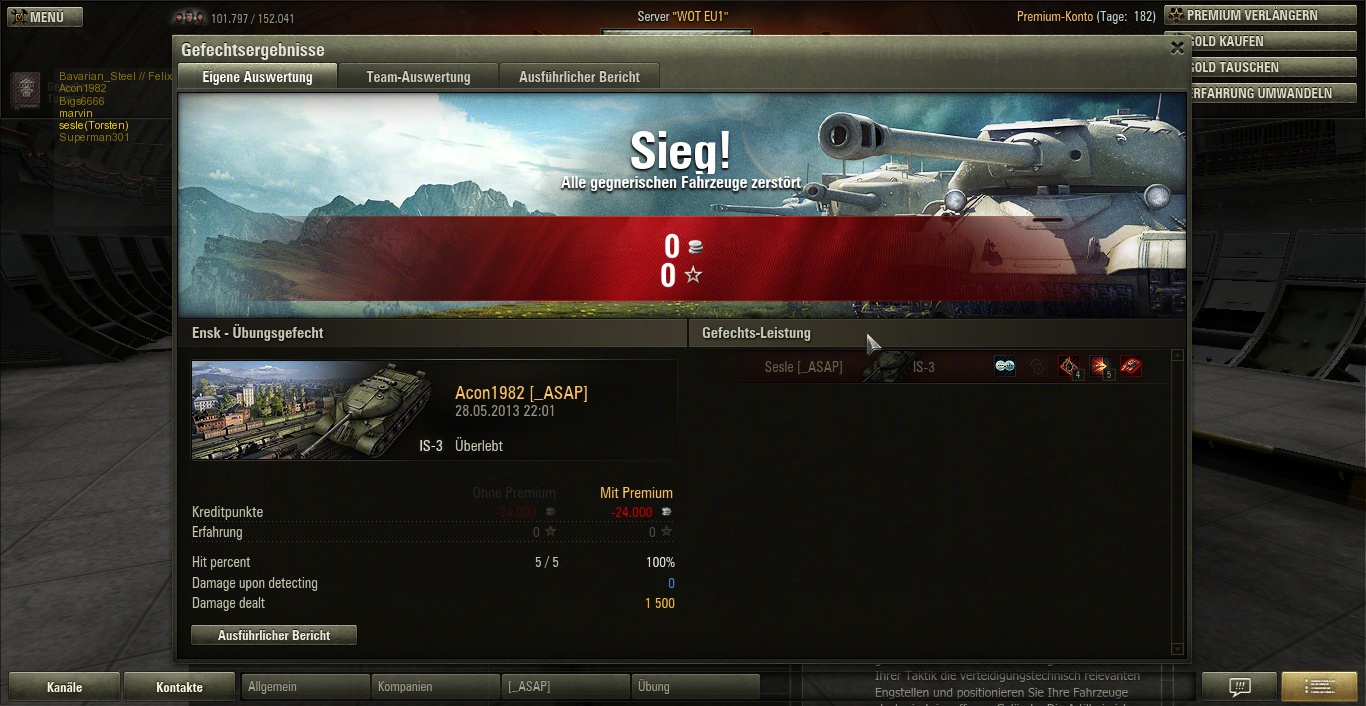Image resolution: width=1366 pixels, height=706 pixels.
Task: Open the Kontakte panel
Action: pos(180,687)
